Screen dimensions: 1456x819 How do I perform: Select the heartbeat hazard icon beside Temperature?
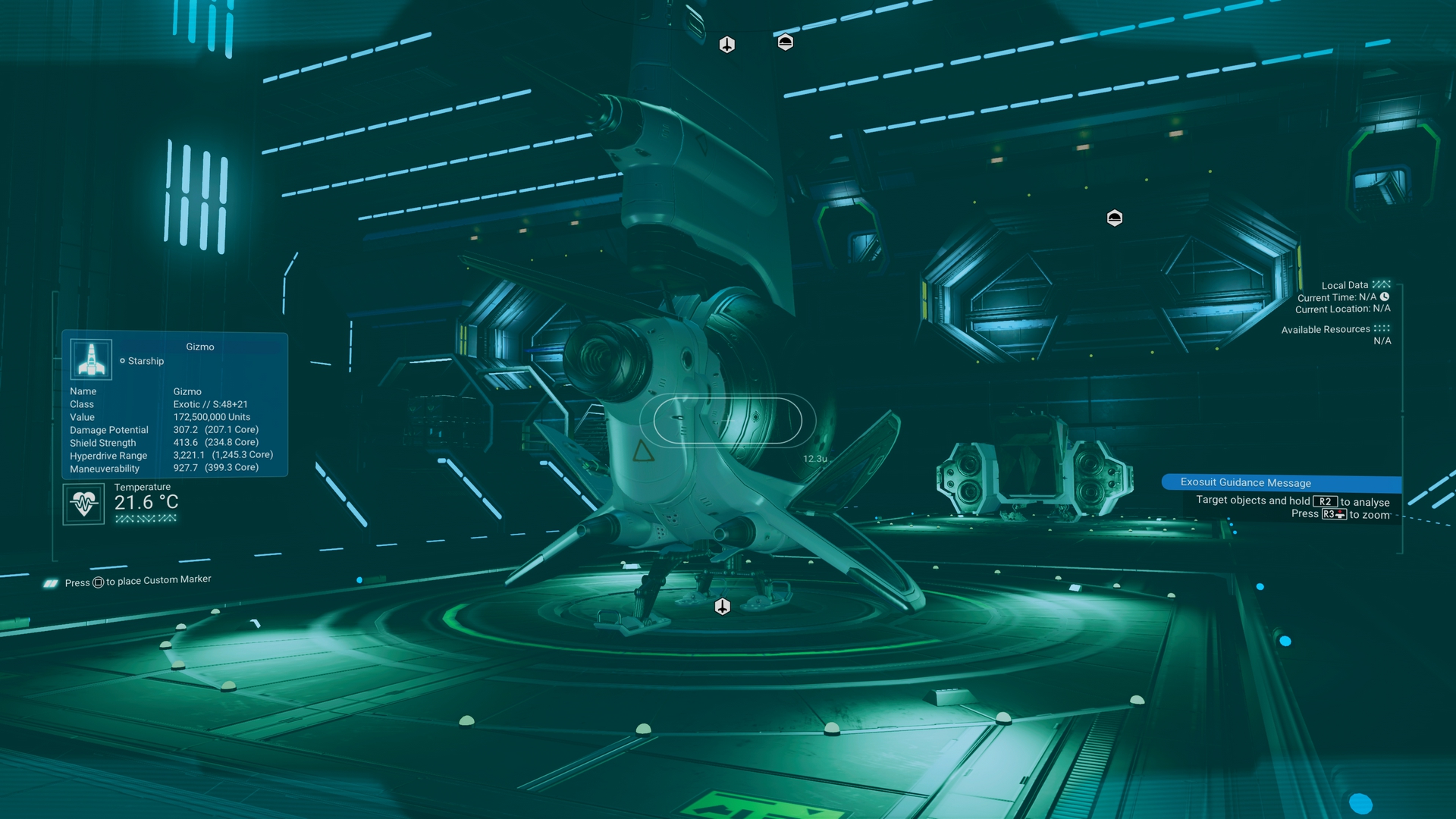[83, 504]
